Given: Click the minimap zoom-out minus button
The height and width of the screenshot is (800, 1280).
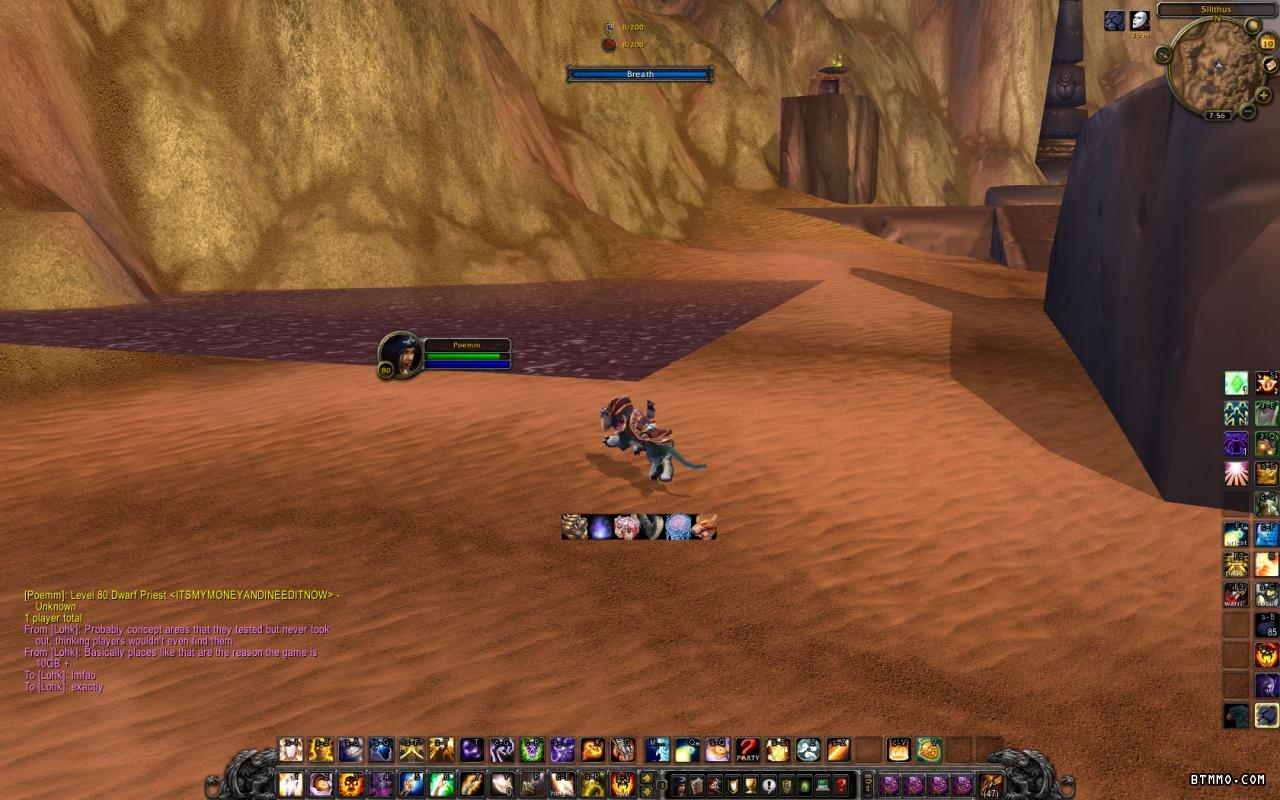Looking at the screenshot, I should click(x=1247, y=111).
